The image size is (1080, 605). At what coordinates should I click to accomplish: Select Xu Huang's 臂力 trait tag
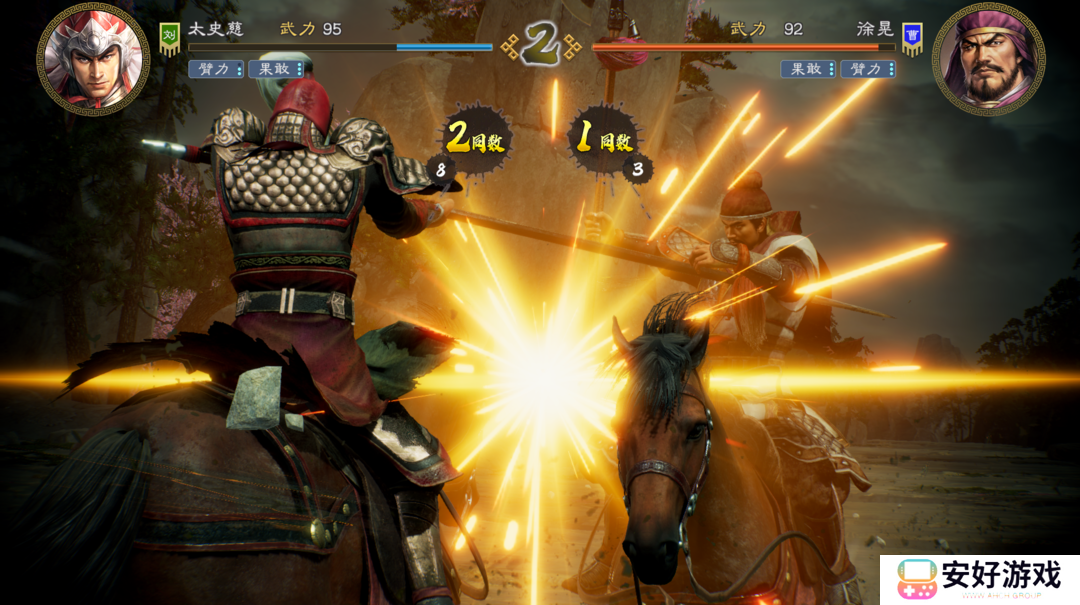coord(868,69)
